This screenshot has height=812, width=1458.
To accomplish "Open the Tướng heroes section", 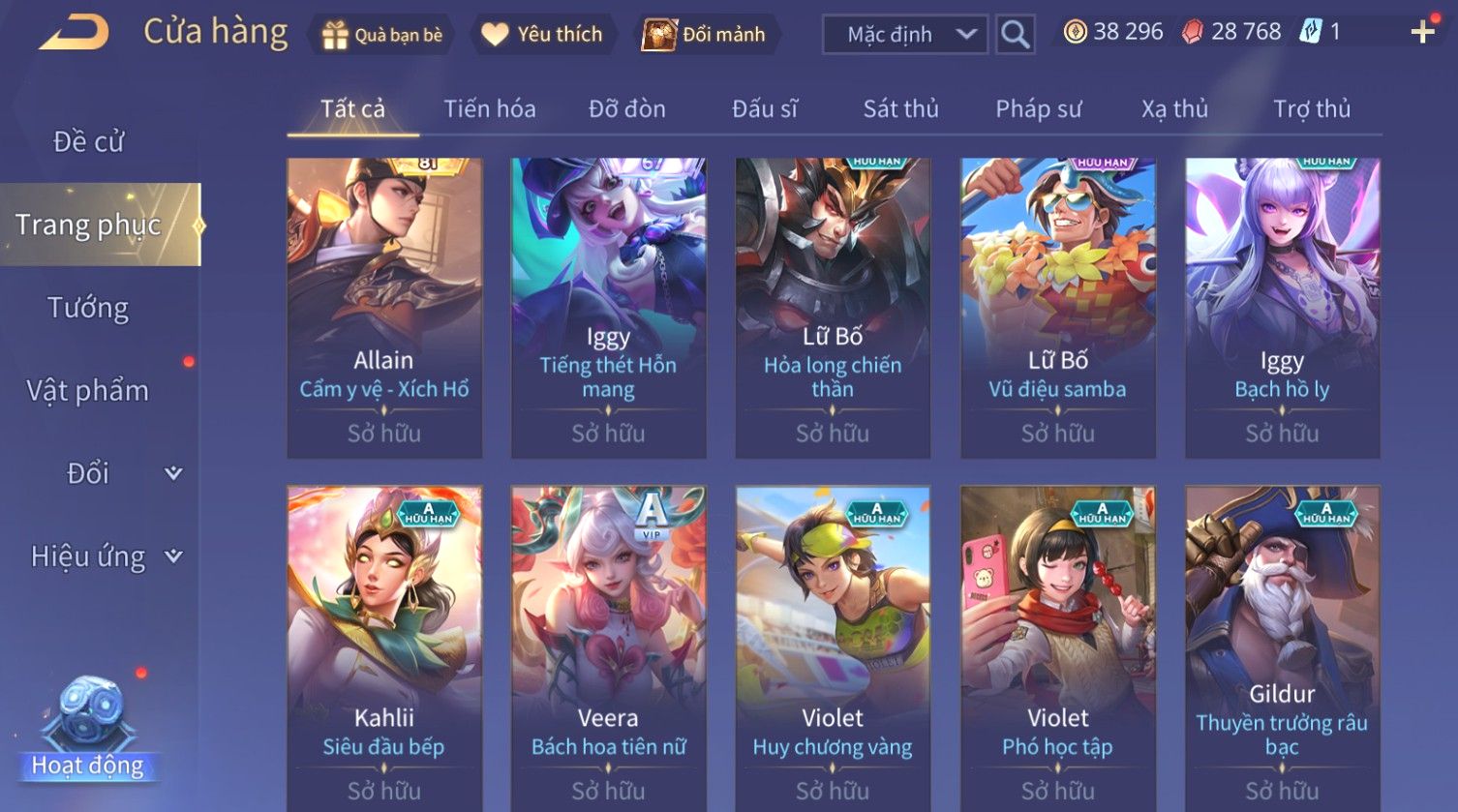I will pos(88,309).
